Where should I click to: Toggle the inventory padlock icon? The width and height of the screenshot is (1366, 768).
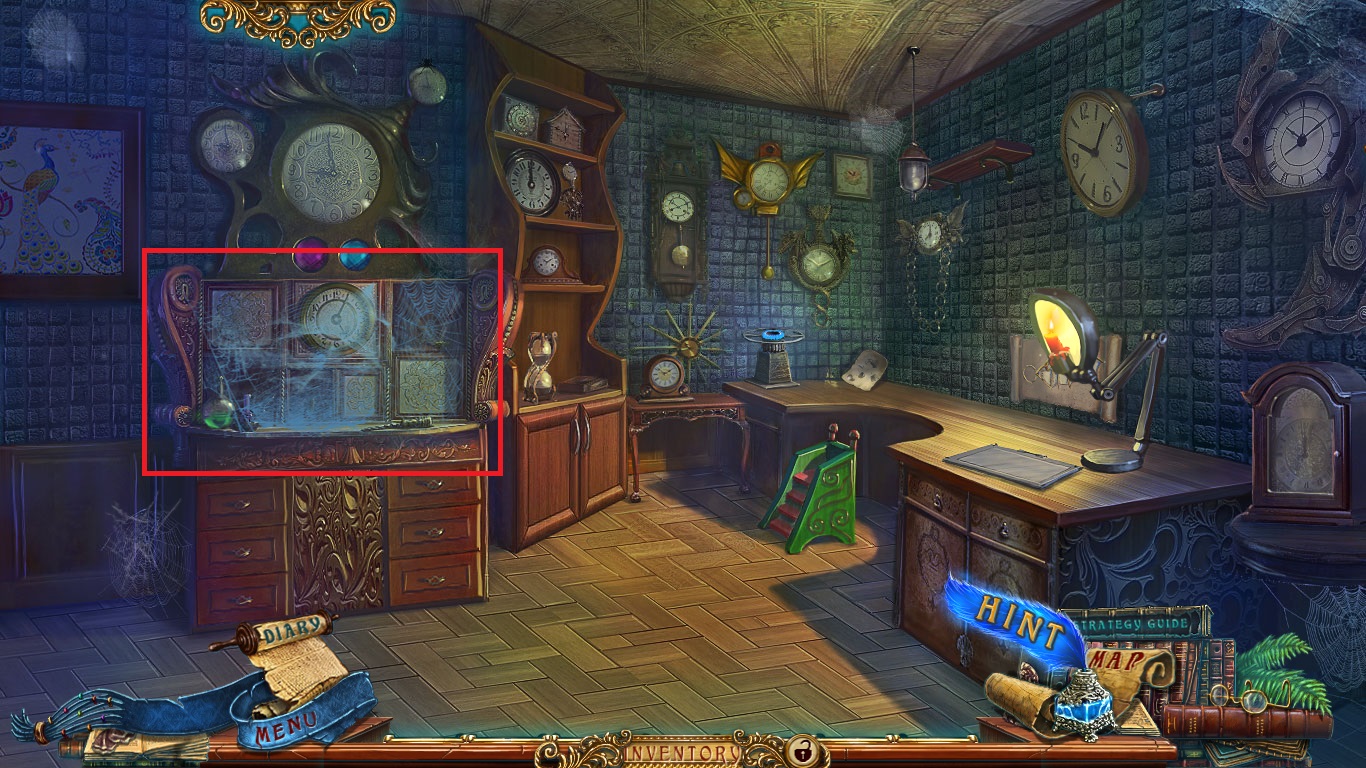pyautogui.click(x=801, y=750)
